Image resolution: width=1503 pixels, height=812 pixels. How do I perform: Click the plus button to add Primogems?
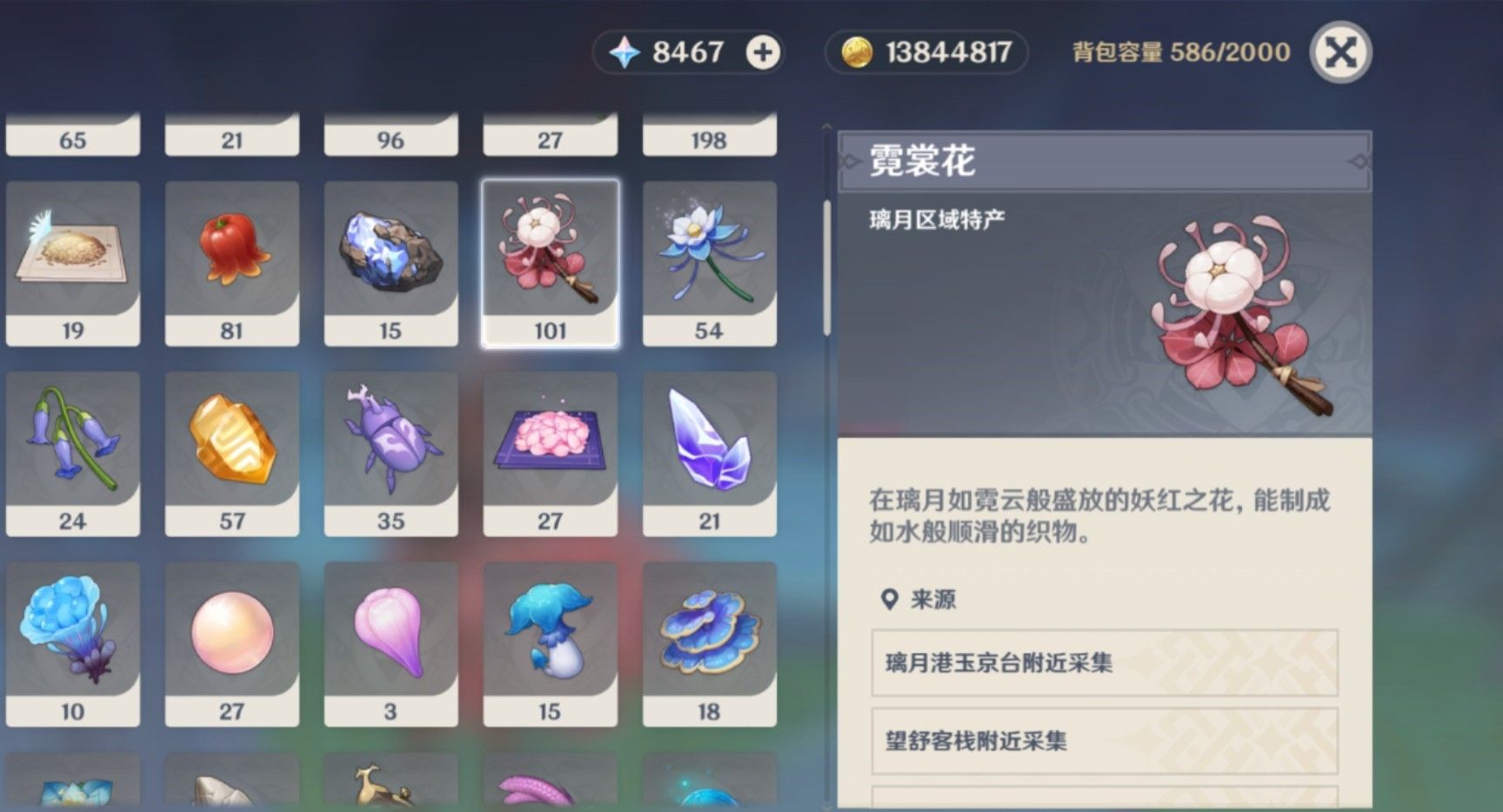pos(762,52)
